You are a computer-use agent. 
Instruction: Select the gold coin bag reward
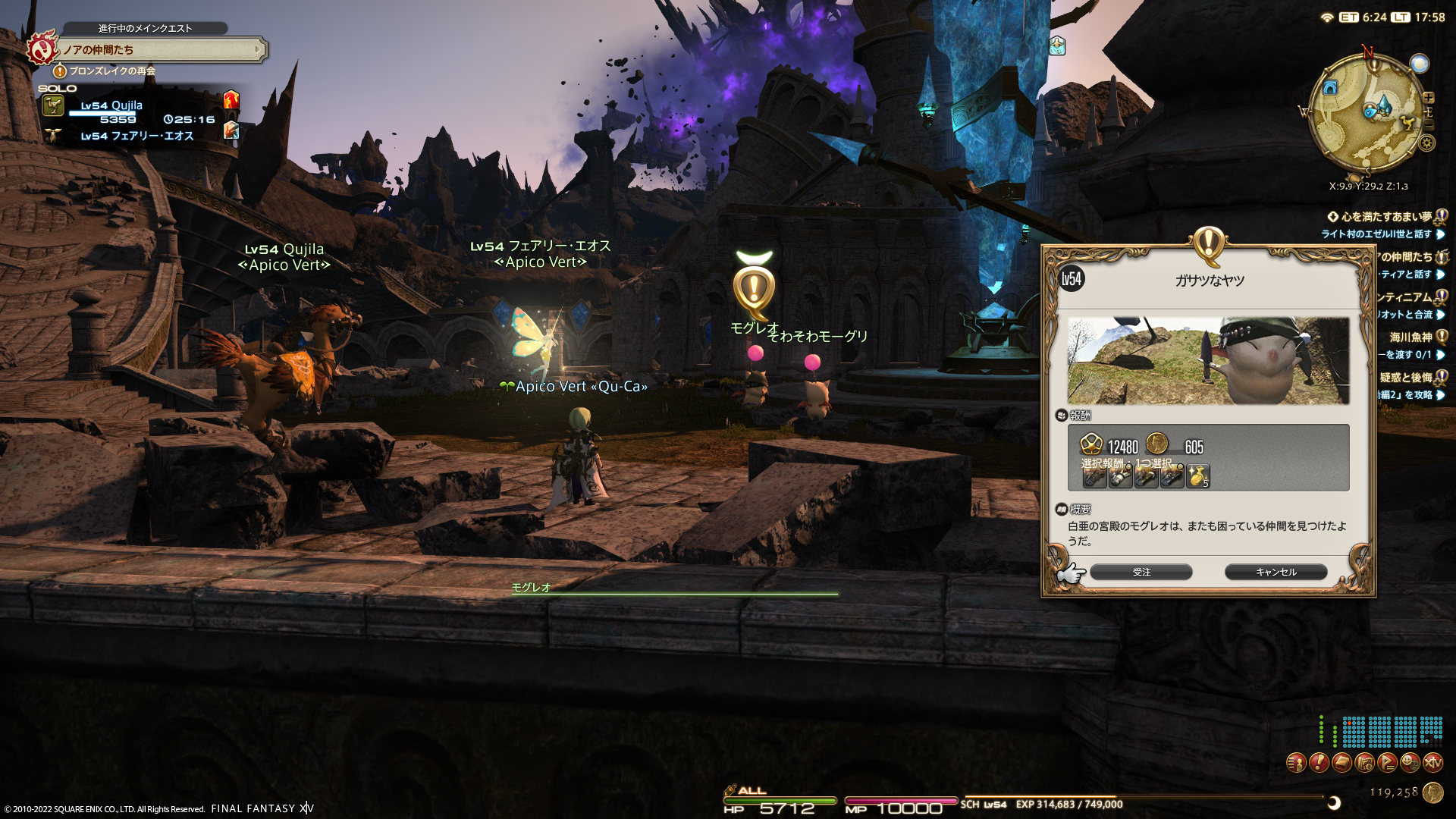[x=1198, y=476]
